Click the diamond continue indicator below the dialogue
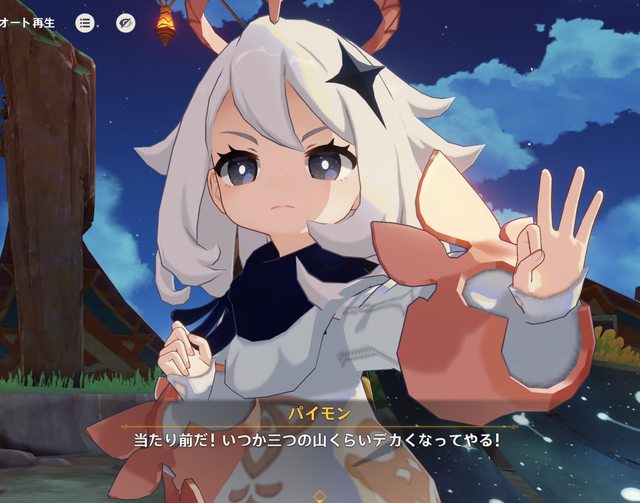Image resolution: width=640 pixels, height=503 pixels. click(x=319, y=494)
